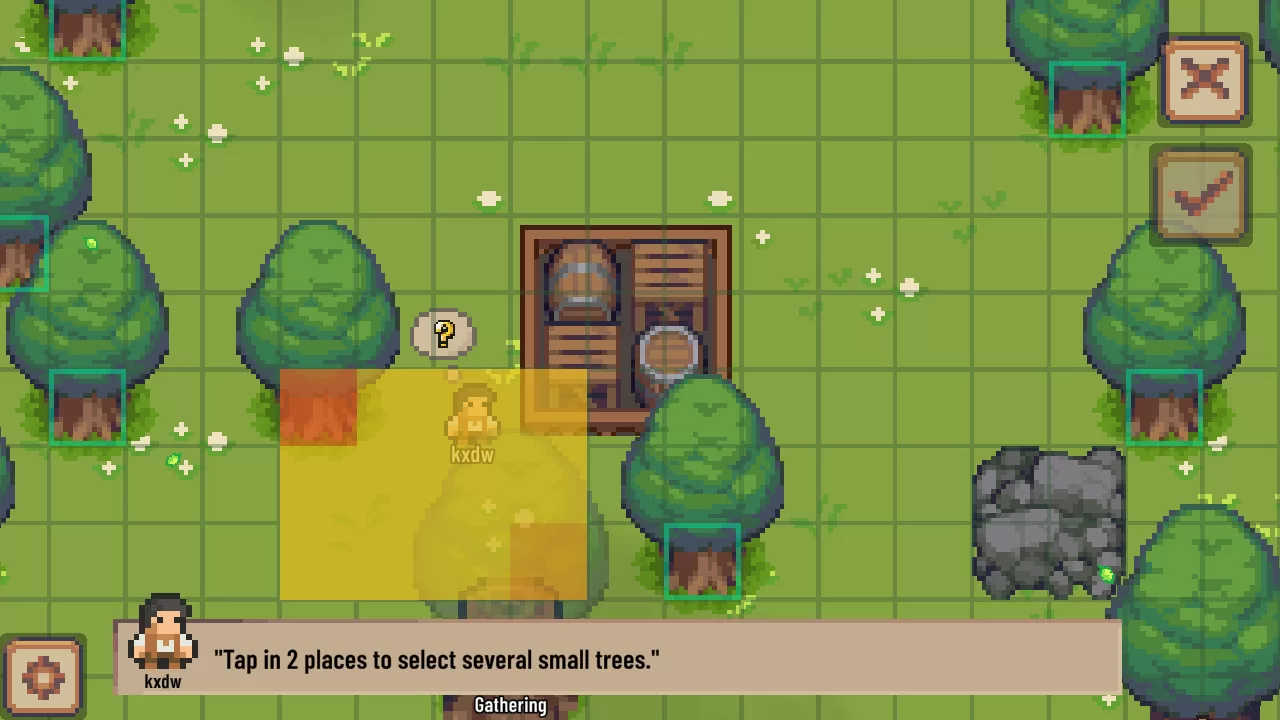Tap the question mark hint bubble

click(x=444, y=333)
